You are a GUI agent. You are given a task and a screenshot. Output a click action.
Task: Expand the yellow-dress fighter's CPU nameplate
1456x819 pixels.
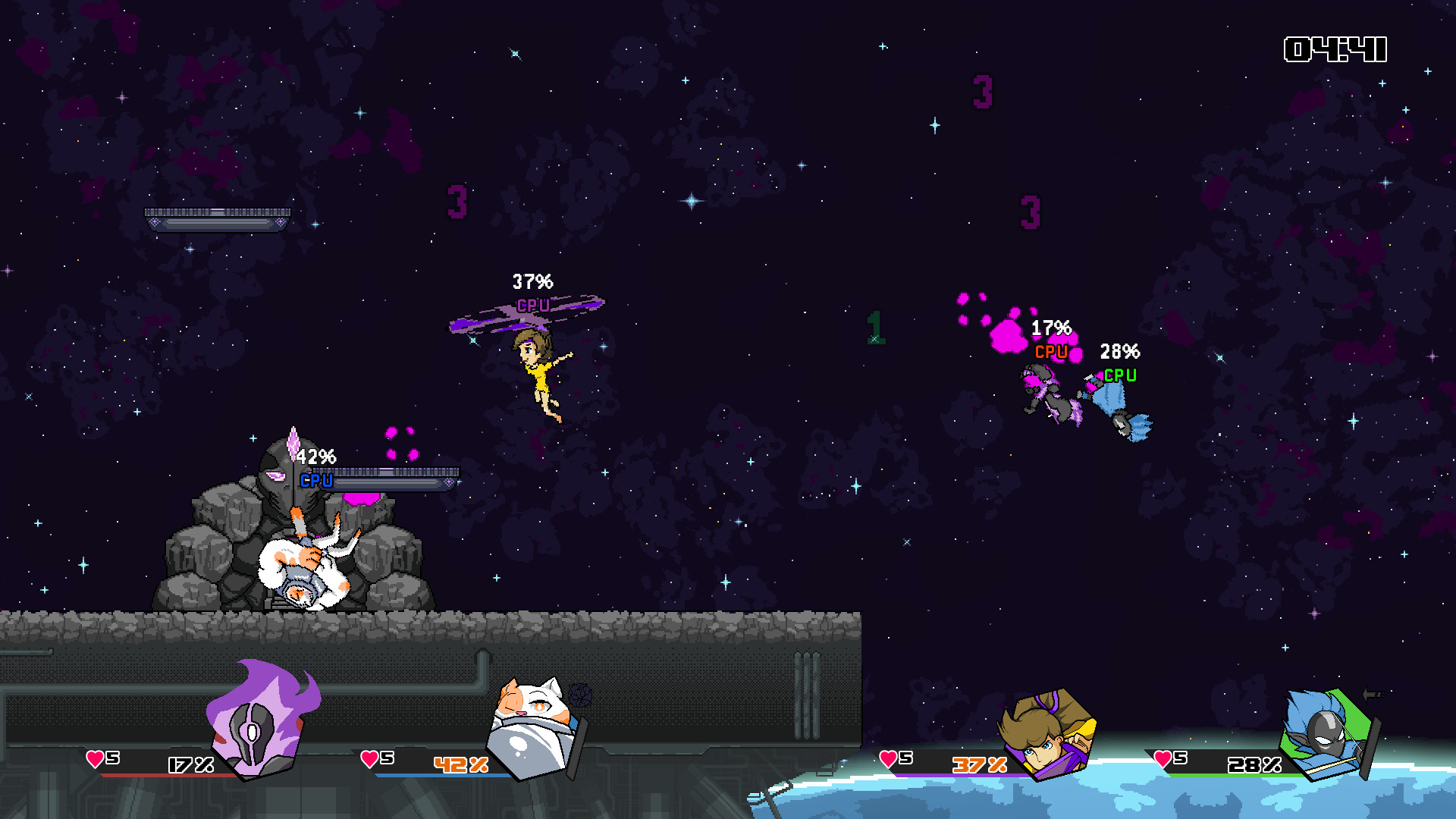tap(533, 306)
